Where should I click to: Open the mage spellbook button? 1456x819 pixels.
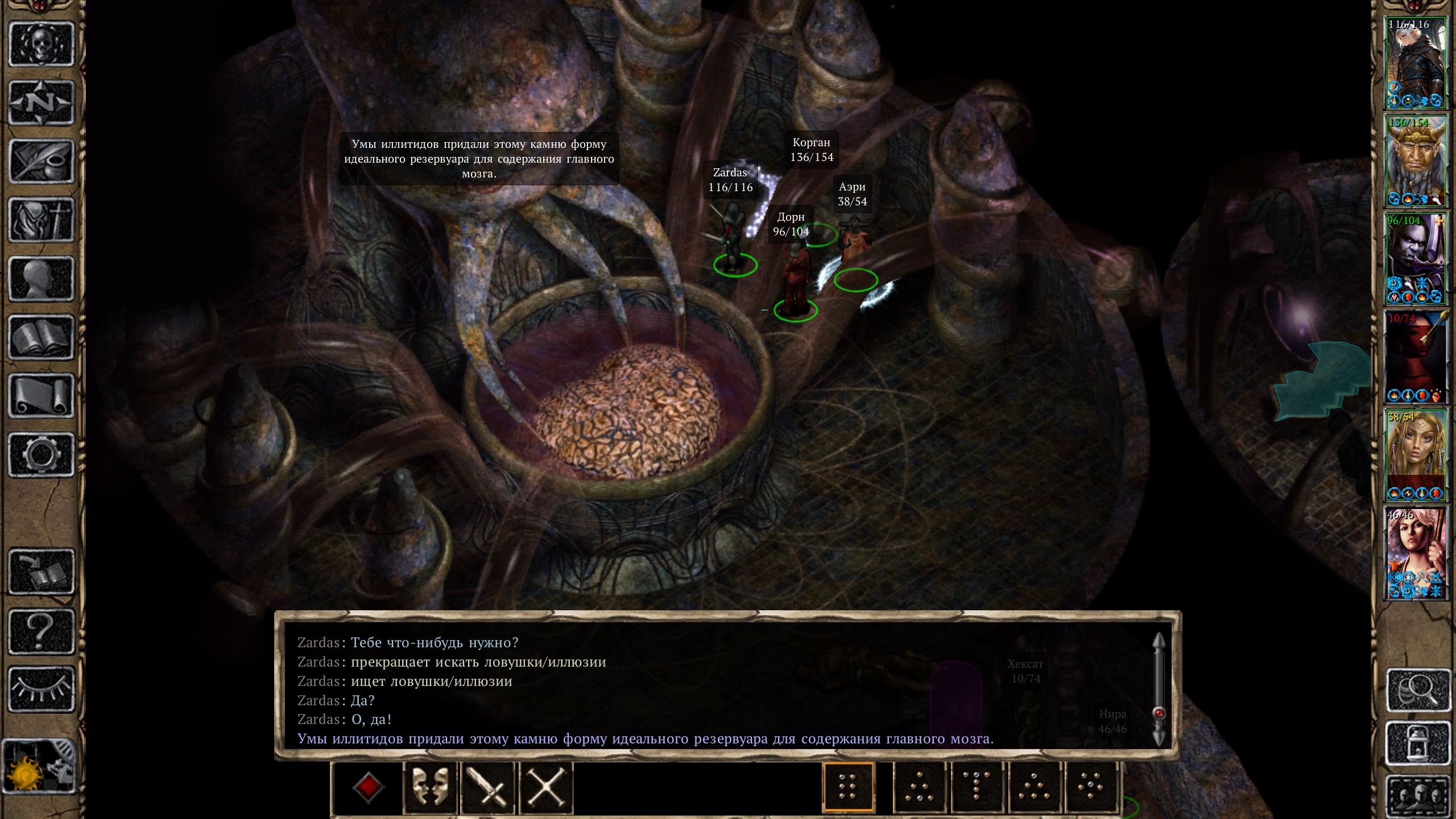(x=41, y=337)
